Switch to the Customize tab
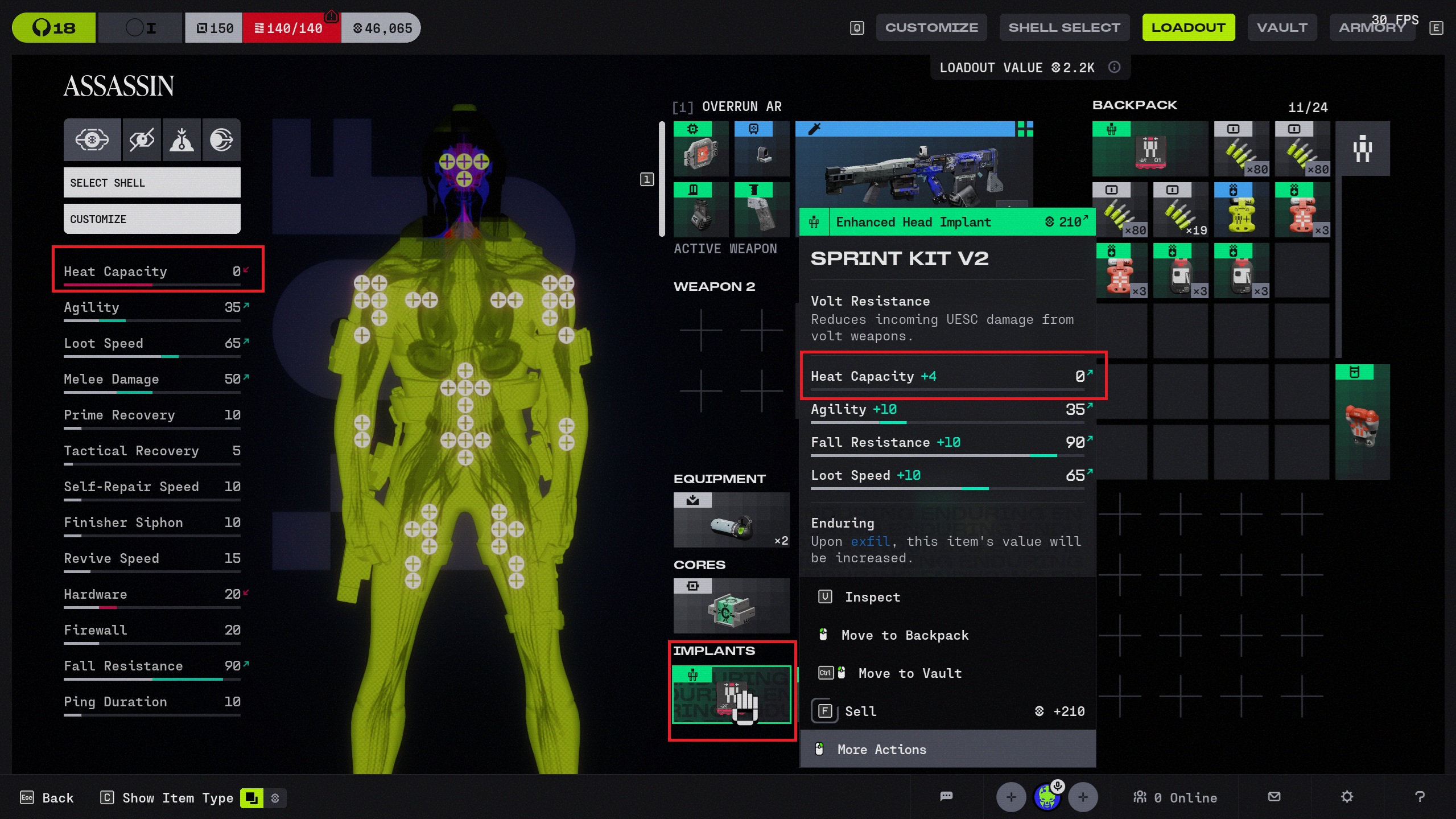 pyautogui.click(x=931, y=27)
